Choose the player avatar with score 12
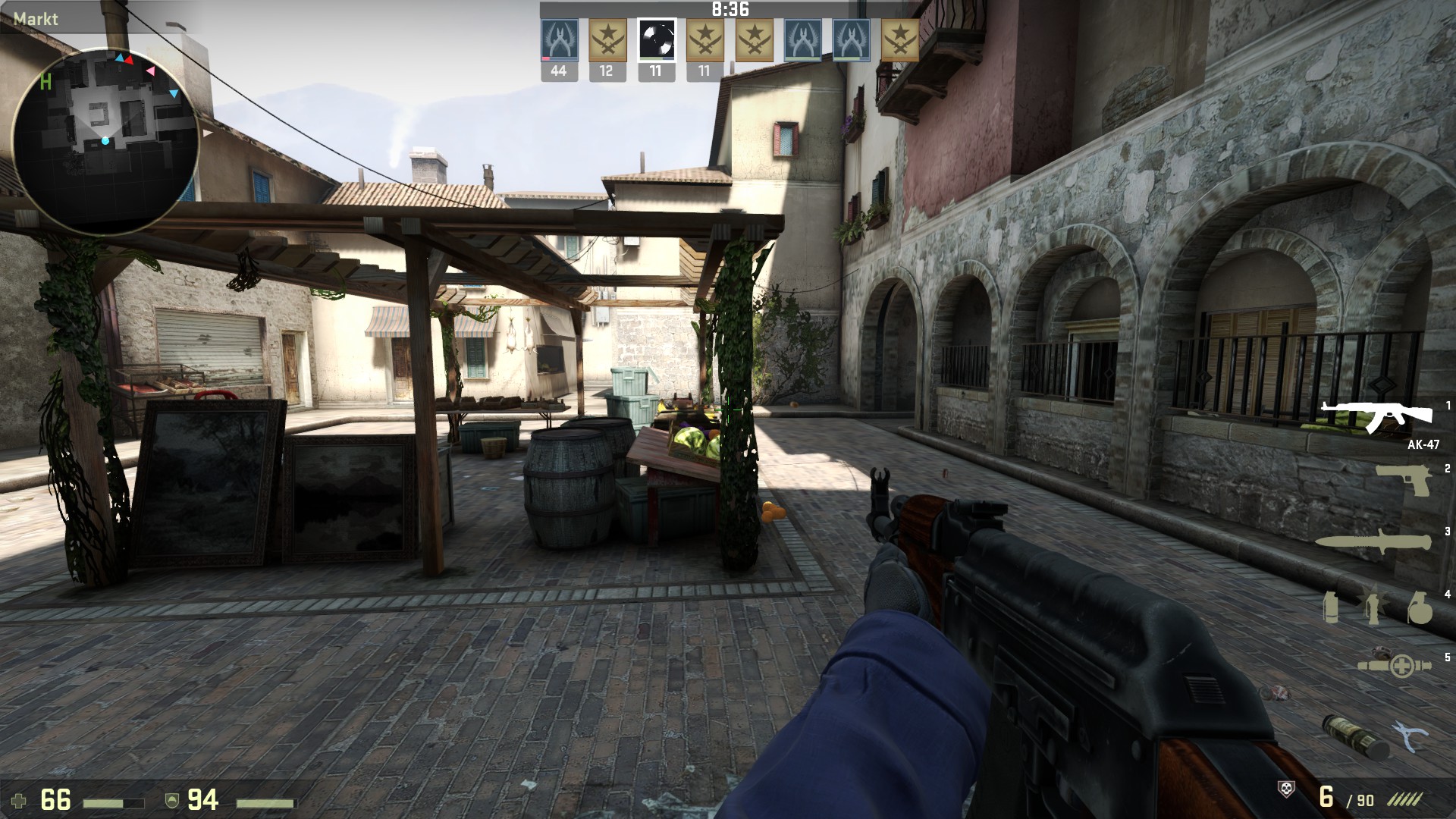This screenshot has height=819, width=1456. [x=607, y=40]
